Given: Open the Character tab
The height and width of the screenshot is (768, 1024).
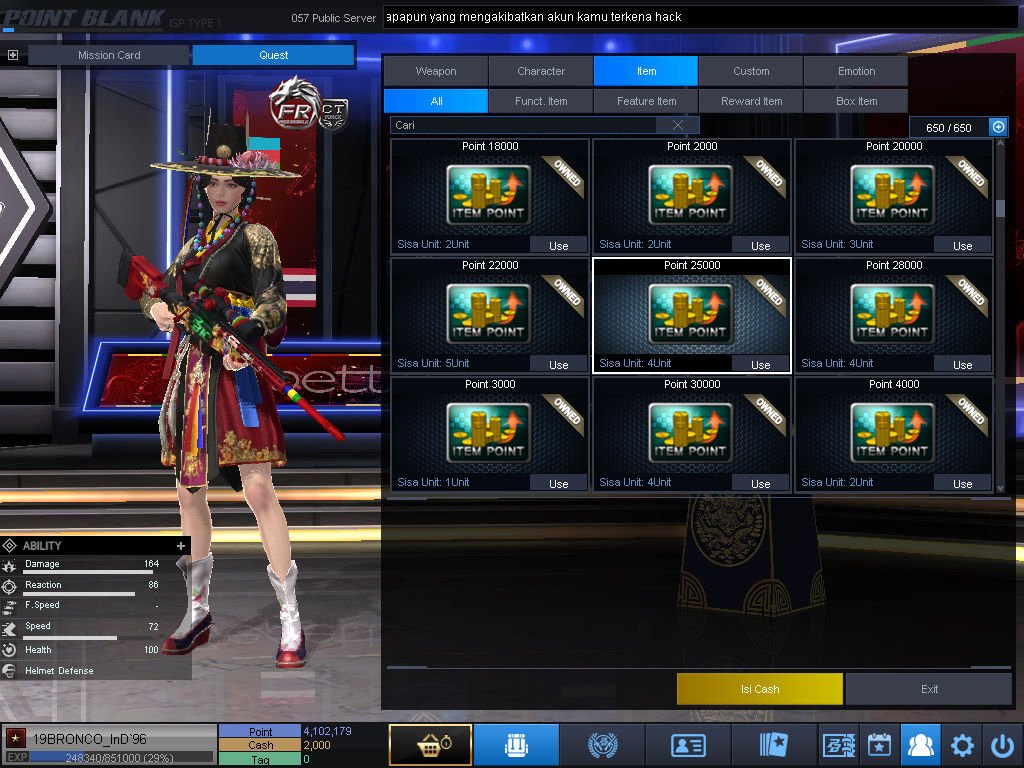Looking at the screenshot, I should coord(541,71).
